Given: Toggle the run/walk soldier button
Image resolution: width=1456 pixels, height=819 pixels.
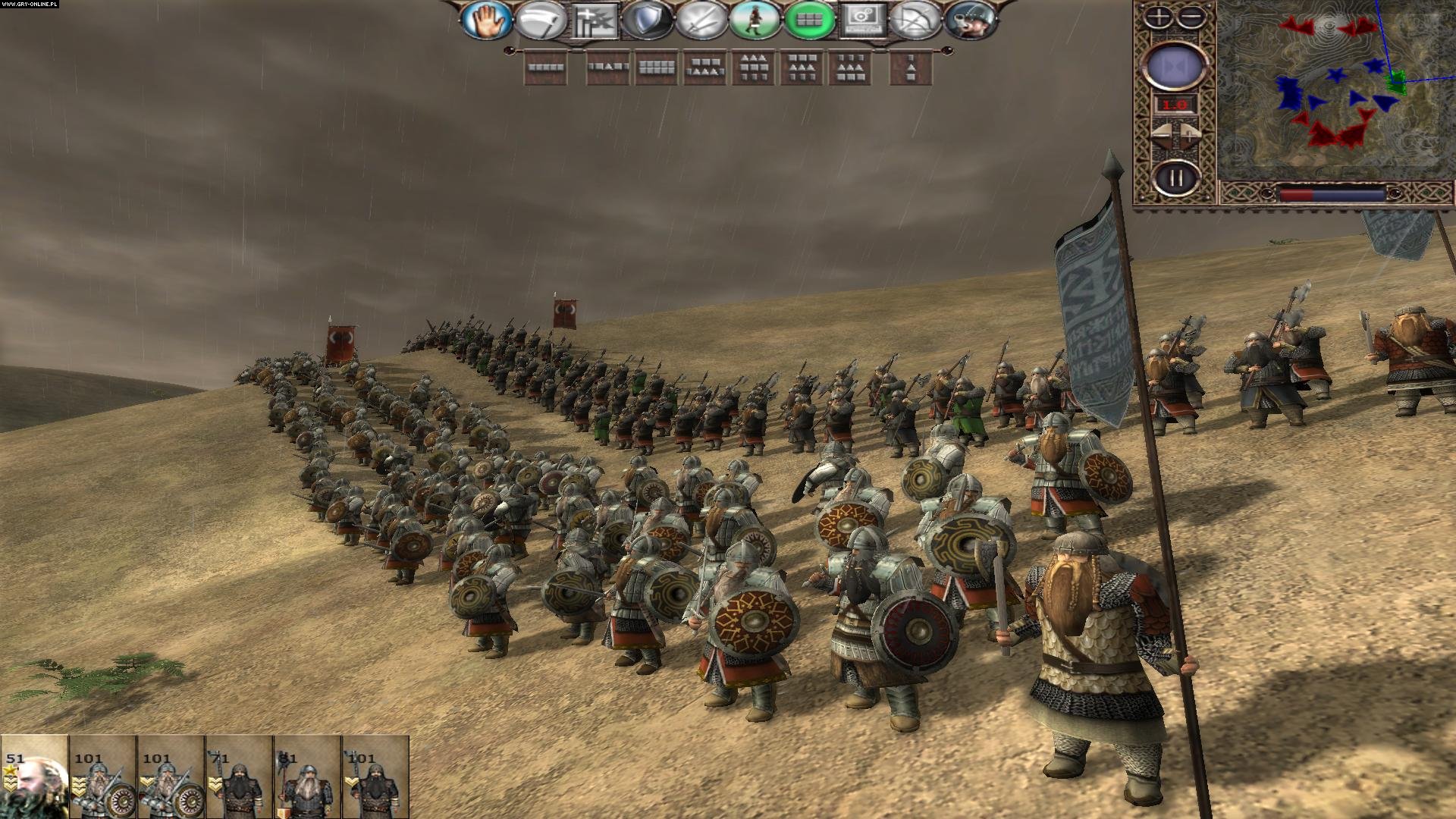Looking at the screenshot, I should point(755,20).
